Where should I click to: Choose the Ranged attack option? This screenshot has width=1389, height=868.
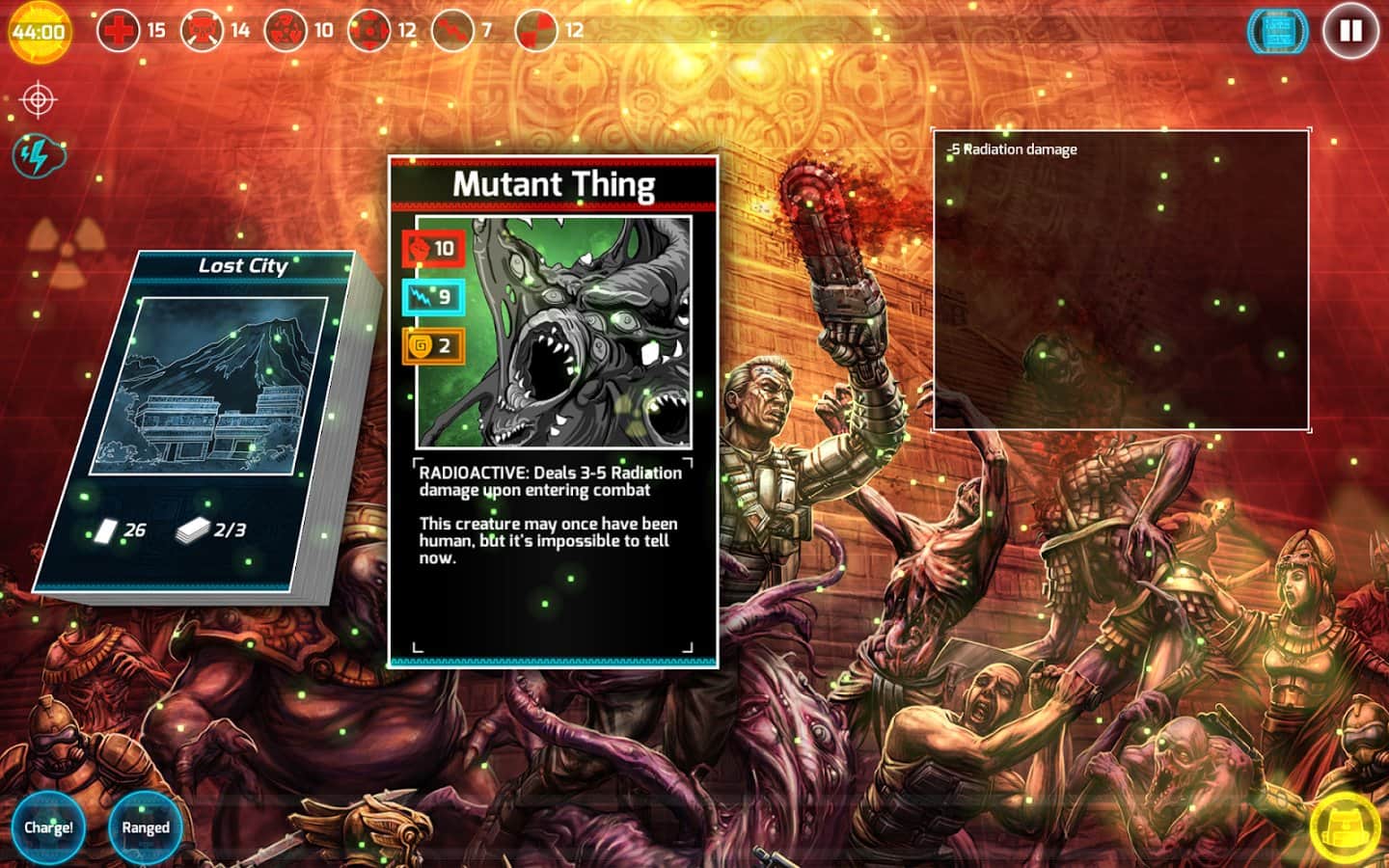coord(146,827)
